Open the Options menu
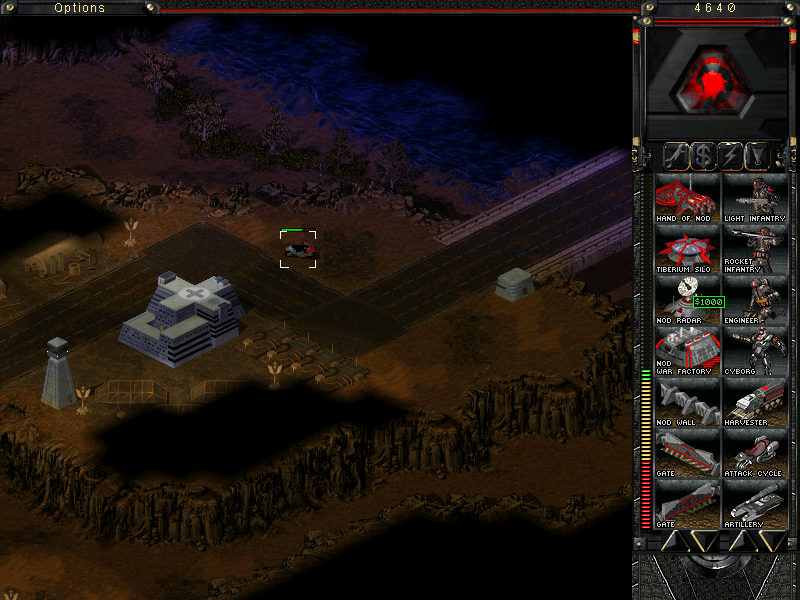The height and width of the screenshot is (600, 800). pyautogui.click(x=79, y=8)
